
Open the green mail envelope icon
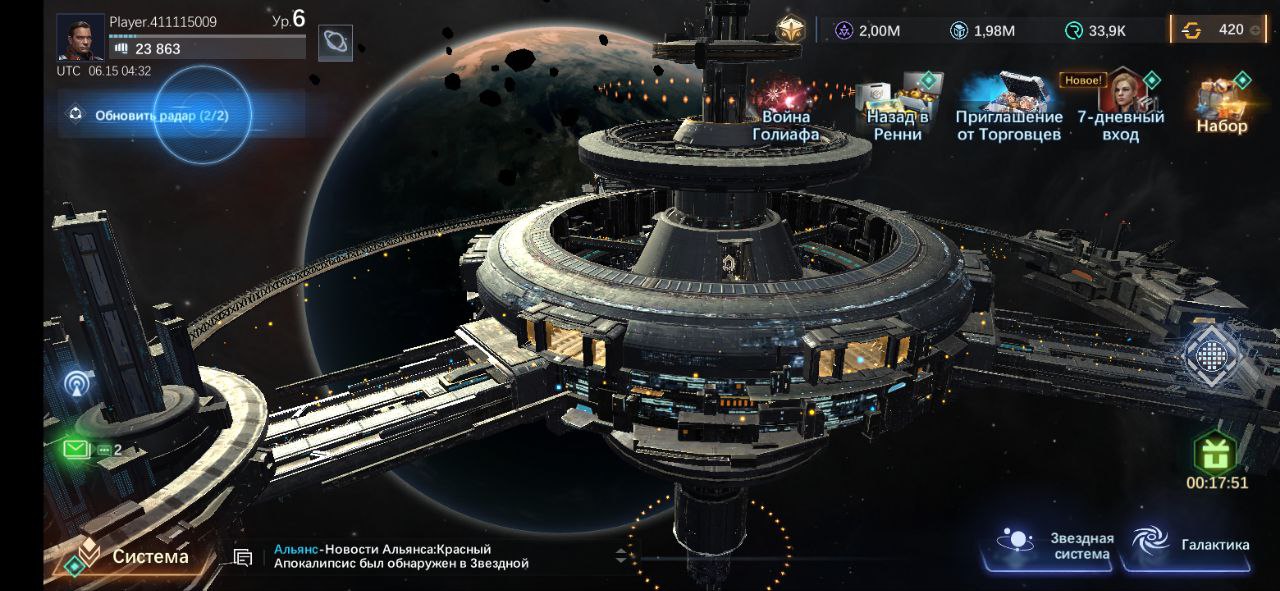click(x=77, y=449)
